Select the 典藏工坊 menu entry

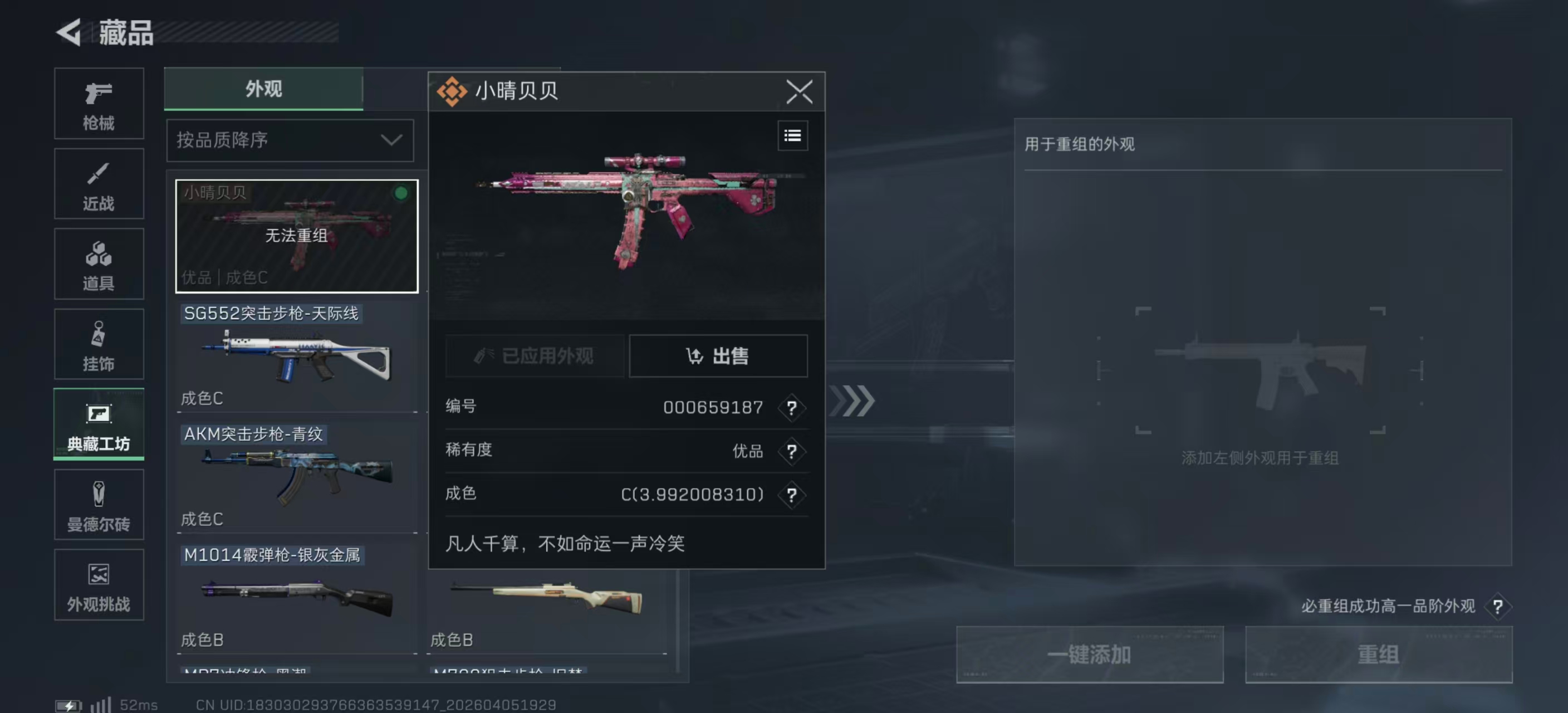98,425
